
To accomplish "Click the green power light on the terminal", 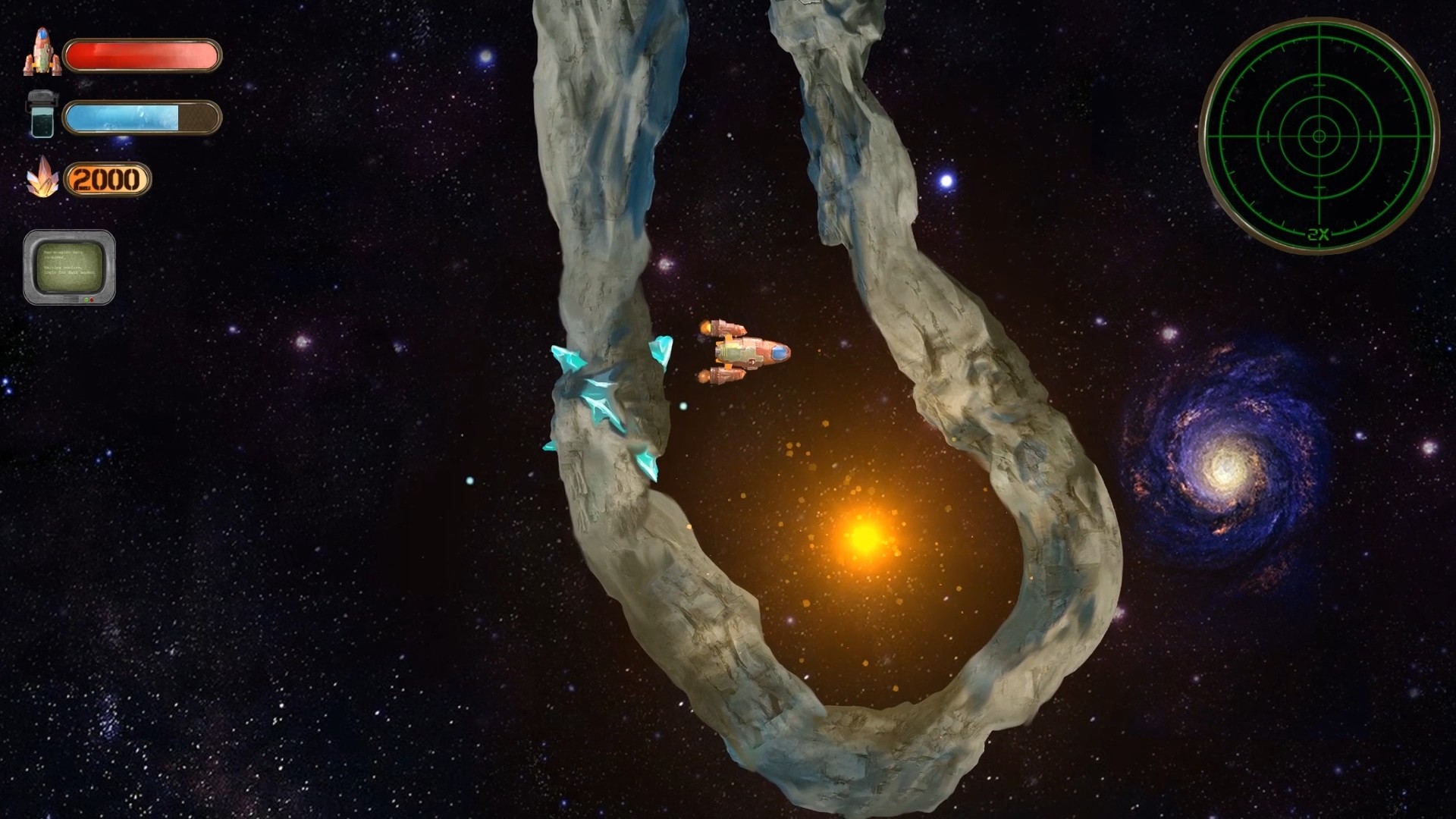I will click(x=86, y=300).
